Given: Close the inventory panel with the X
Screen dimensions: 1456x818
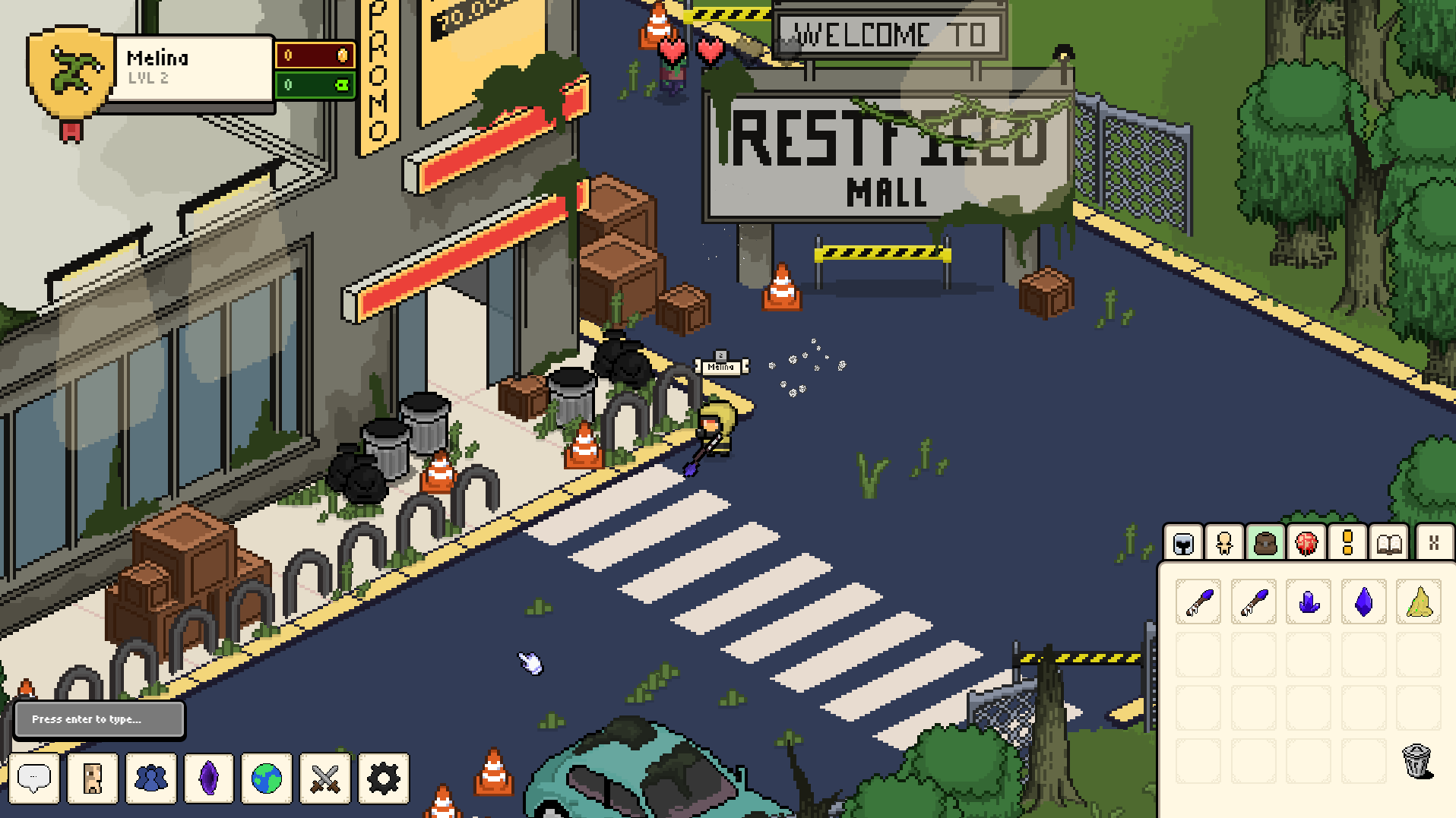Looking at the screenshot, I should pyautogui.click(x=1434, y=543).
